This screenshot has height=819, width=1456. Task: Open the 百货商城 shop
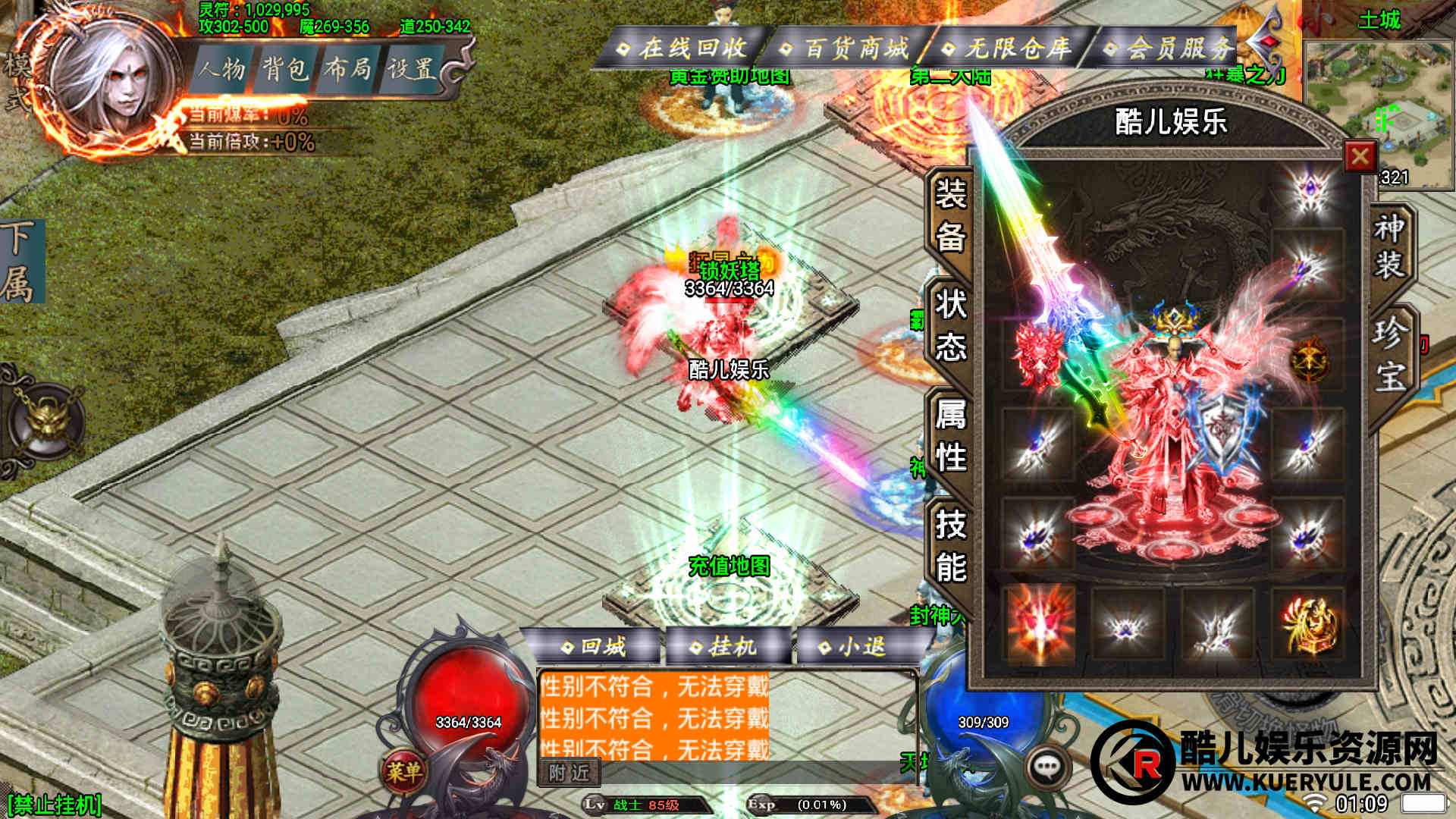tap(848, 49)
